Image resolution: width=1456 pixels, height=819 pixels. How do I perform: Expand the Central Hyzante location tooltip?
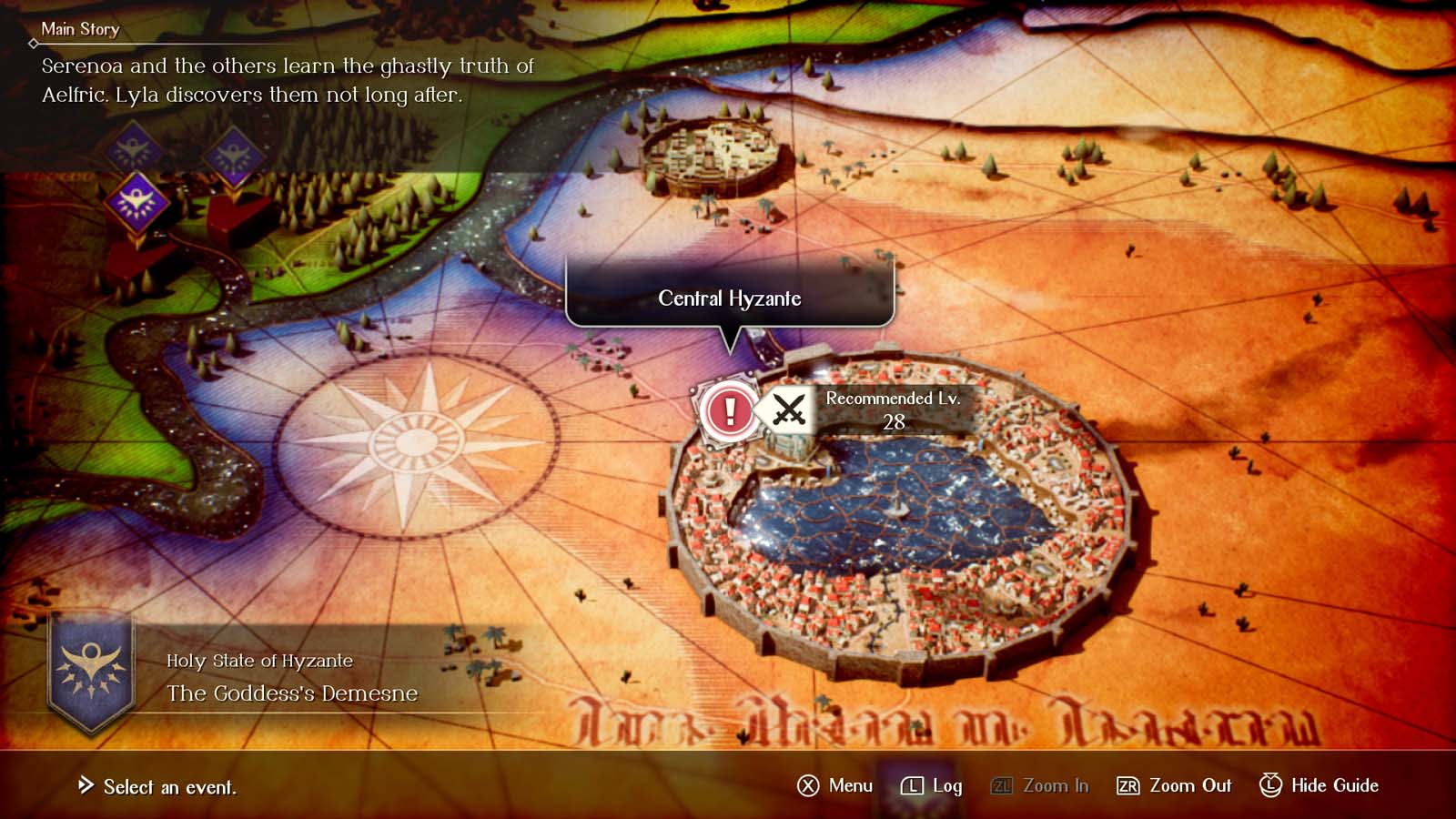click(x=729, y=298)
